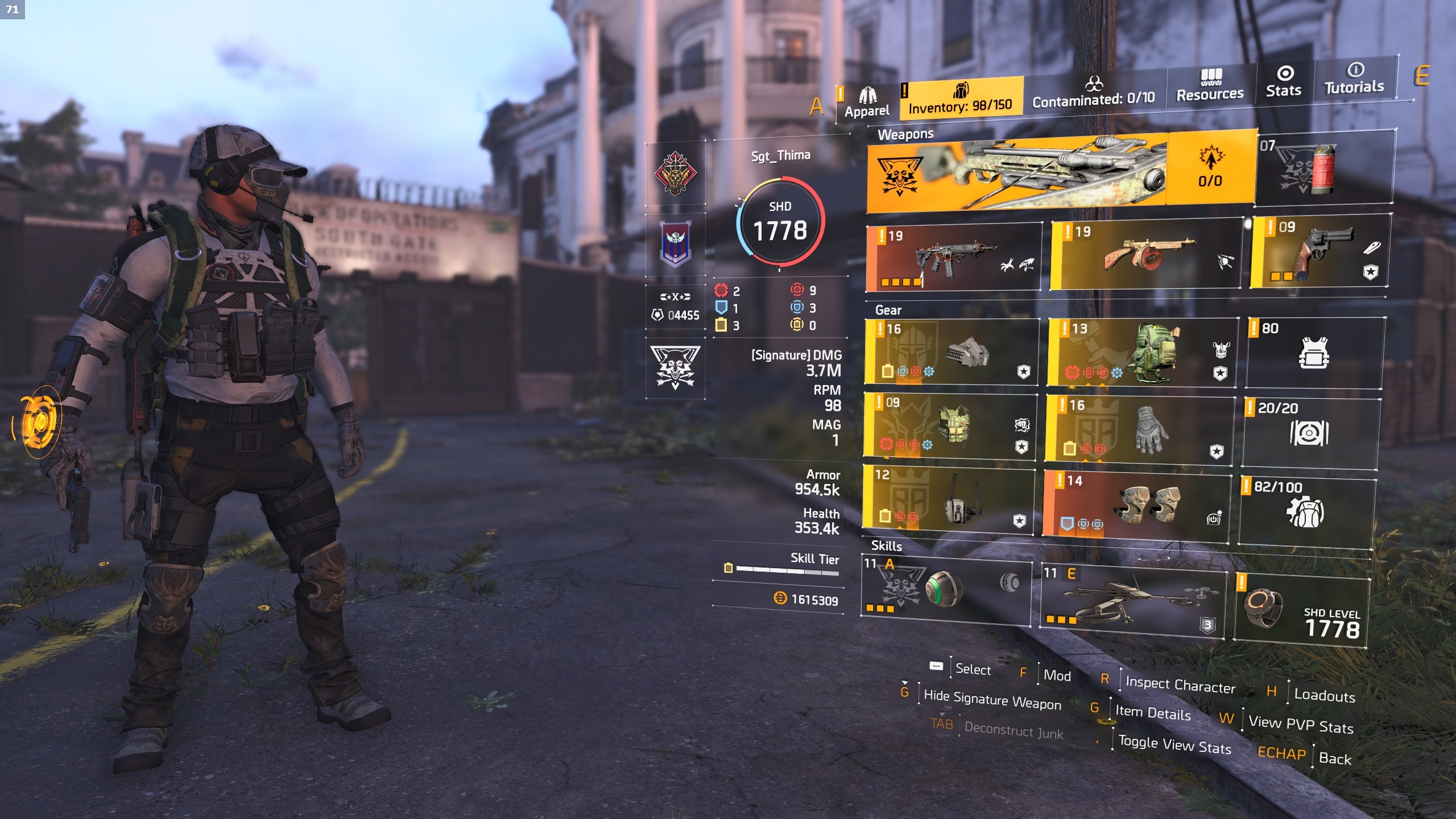Switch to the Apparel tab
This screenshot has width=1456, height=819.
pyautogui.click(x=866, y=102)
